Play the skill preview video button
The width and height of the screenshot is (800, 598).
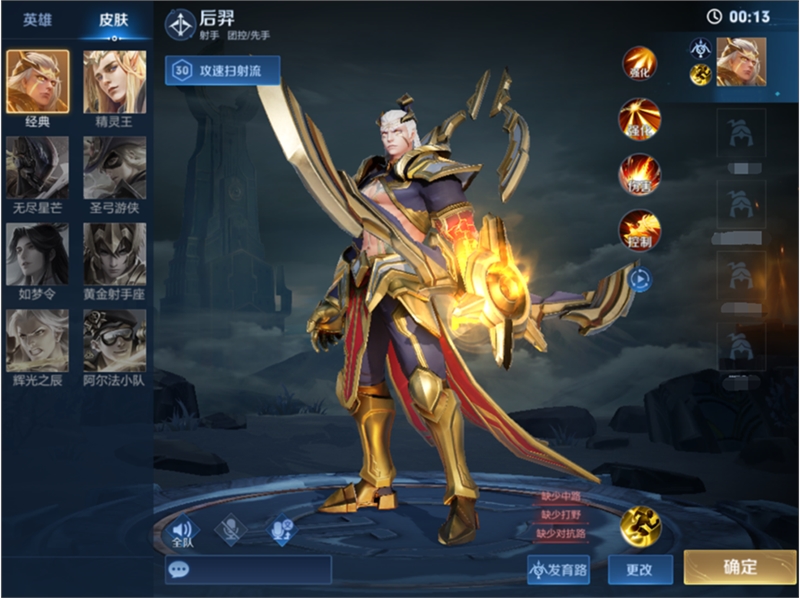click(640, 280)
